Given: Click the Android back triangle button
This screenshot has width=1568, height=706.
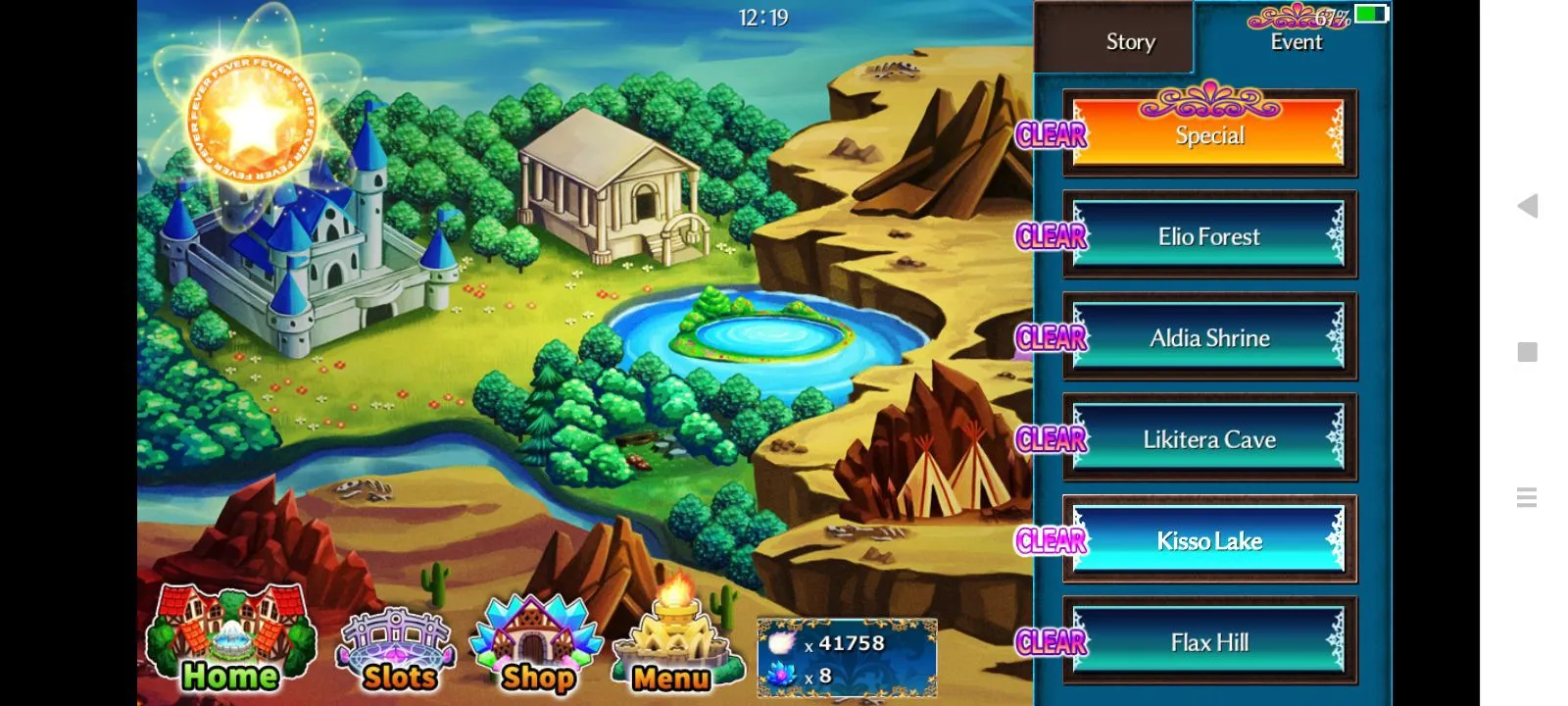Looking at the screenshot, I should coord(1527,206).
